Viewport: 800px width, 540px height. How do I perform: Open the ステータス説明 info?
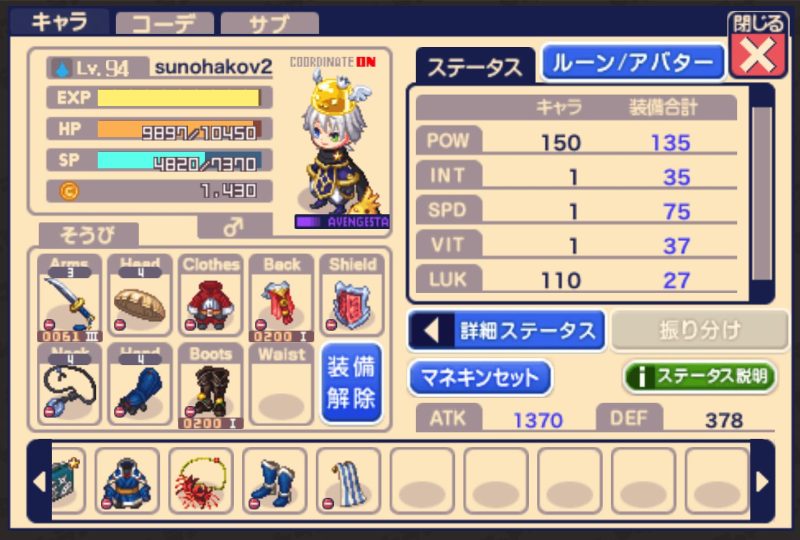pos(700,377)
